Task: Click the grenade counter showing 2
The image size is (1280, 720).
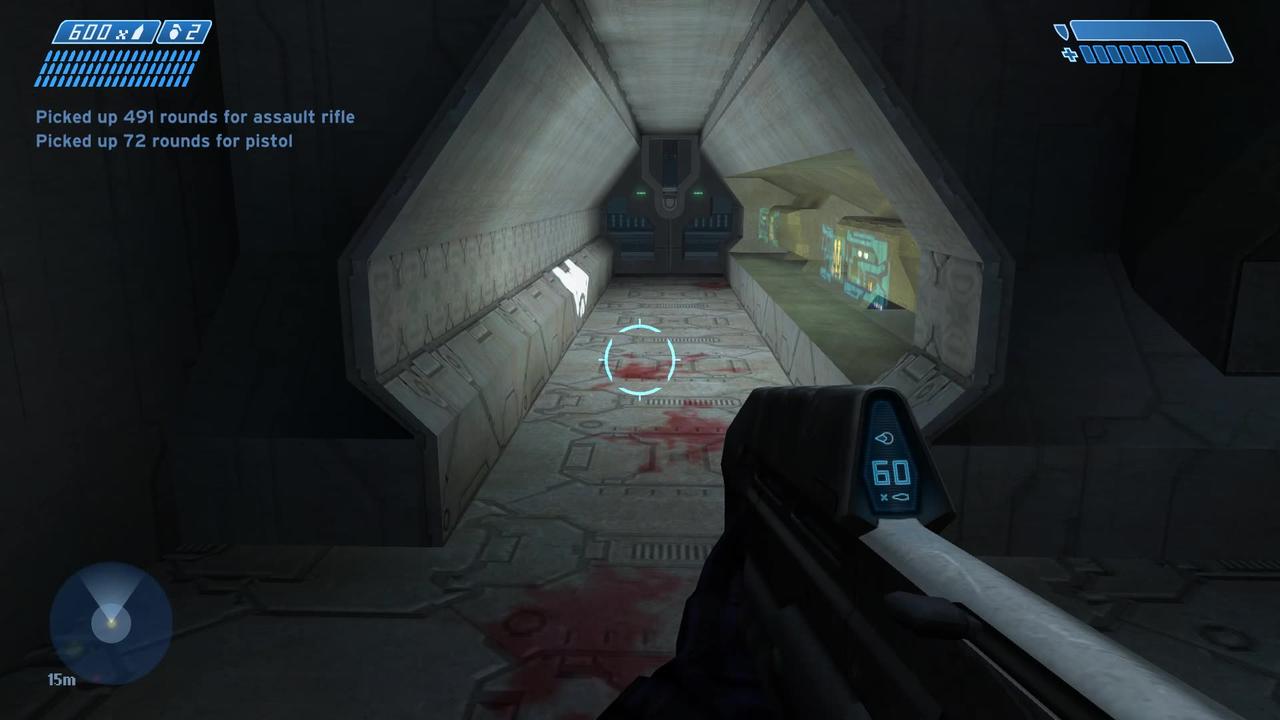Action: (194, 32)
